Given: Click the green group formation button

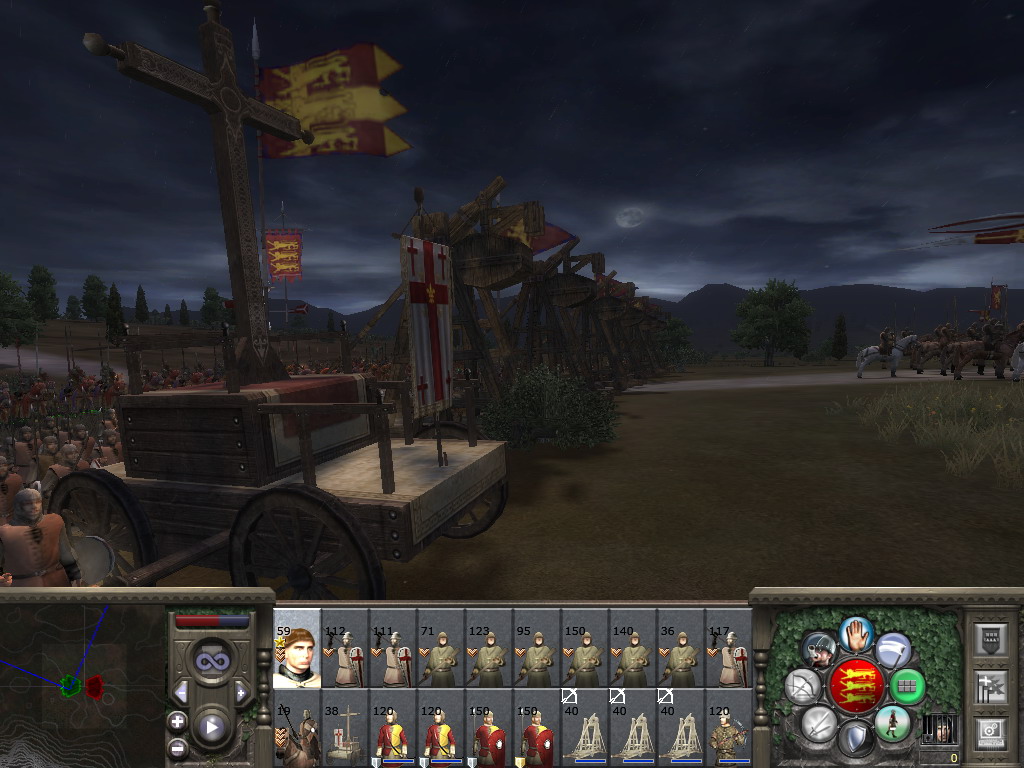Looking at the screenshot, I should pos(907,686).
